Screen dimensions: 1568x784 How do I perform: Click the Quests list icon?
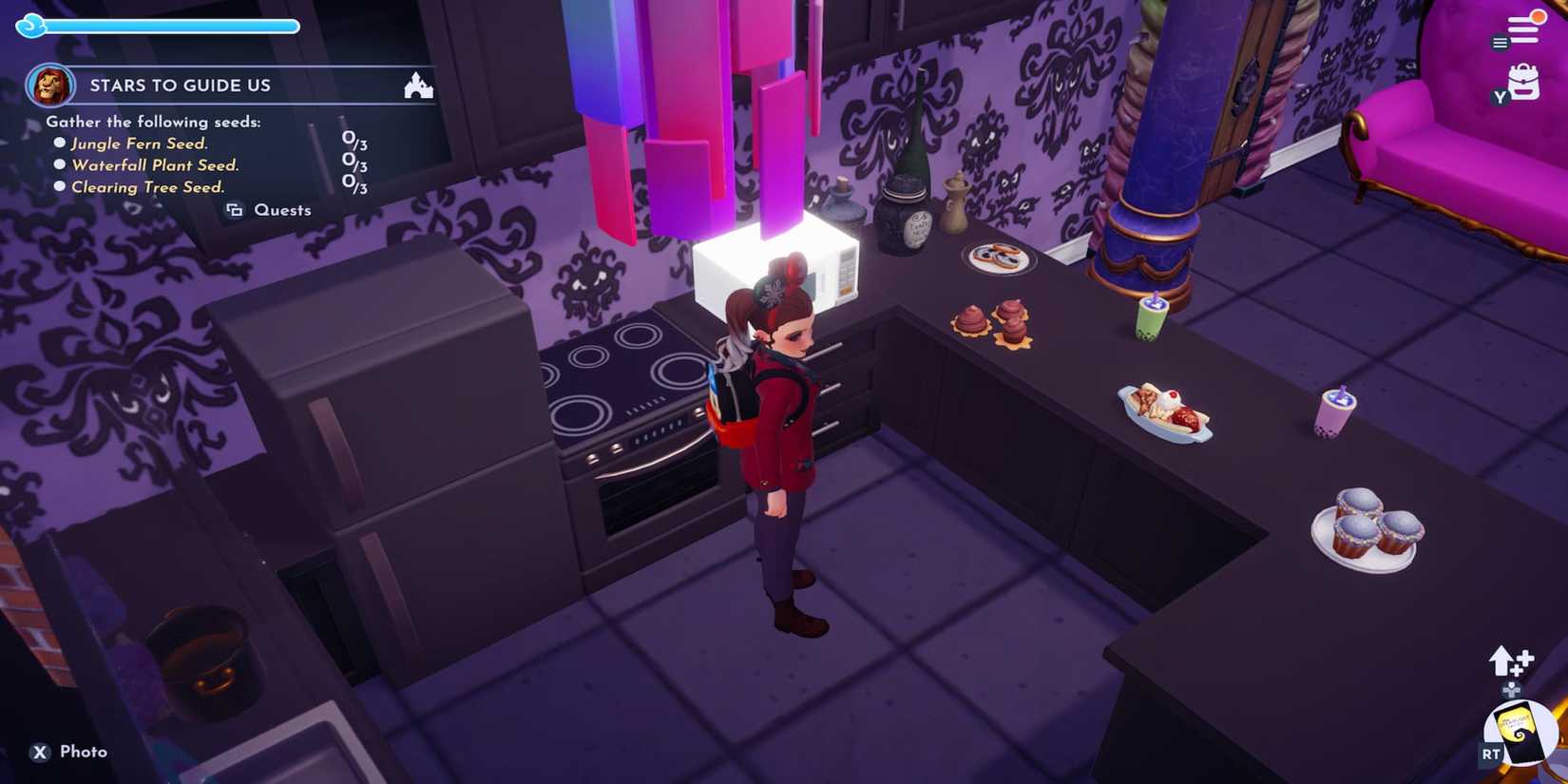tap(235, 210)
